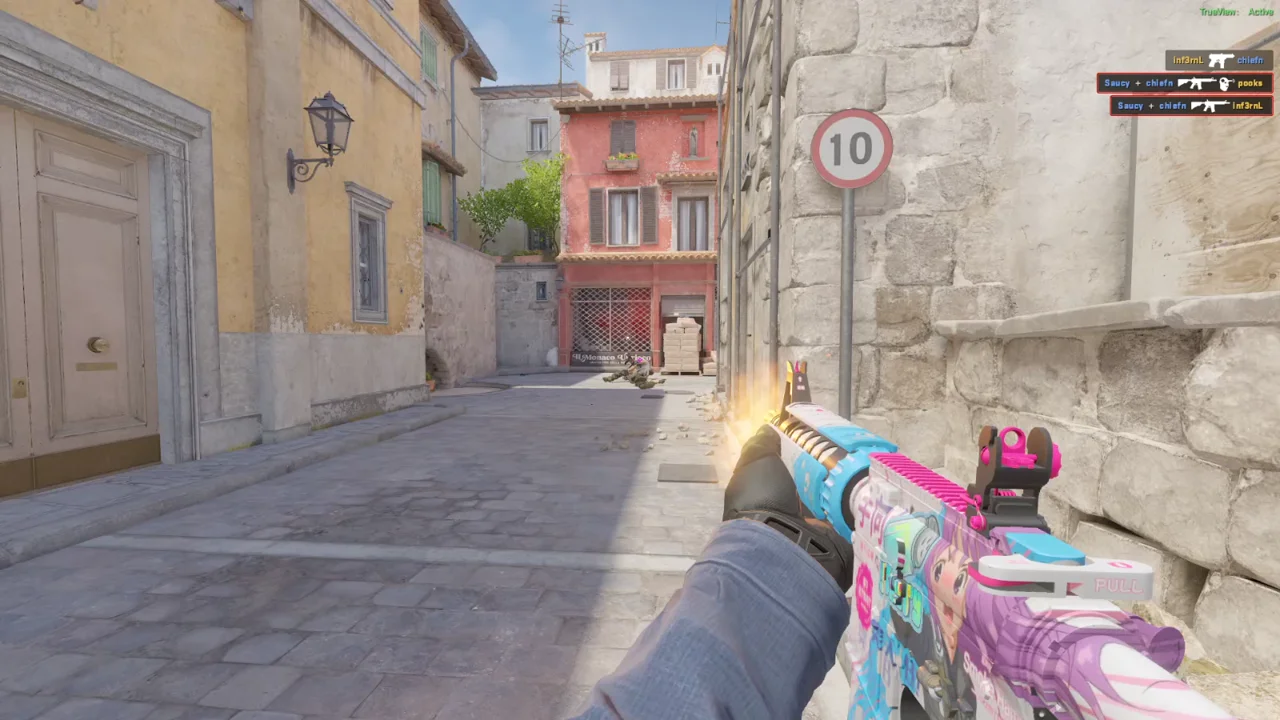The image size is (1280, 720).
Task: Click the rifle icon beside inf3rnL's death entry
Action: point(1210,106)
